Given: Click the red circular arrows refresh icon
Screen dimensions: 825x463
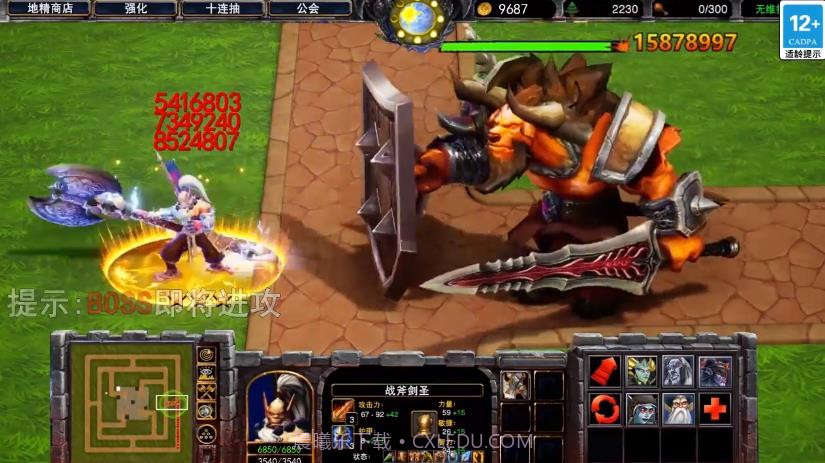Looking at the screenshot, I should pos(603,408).
